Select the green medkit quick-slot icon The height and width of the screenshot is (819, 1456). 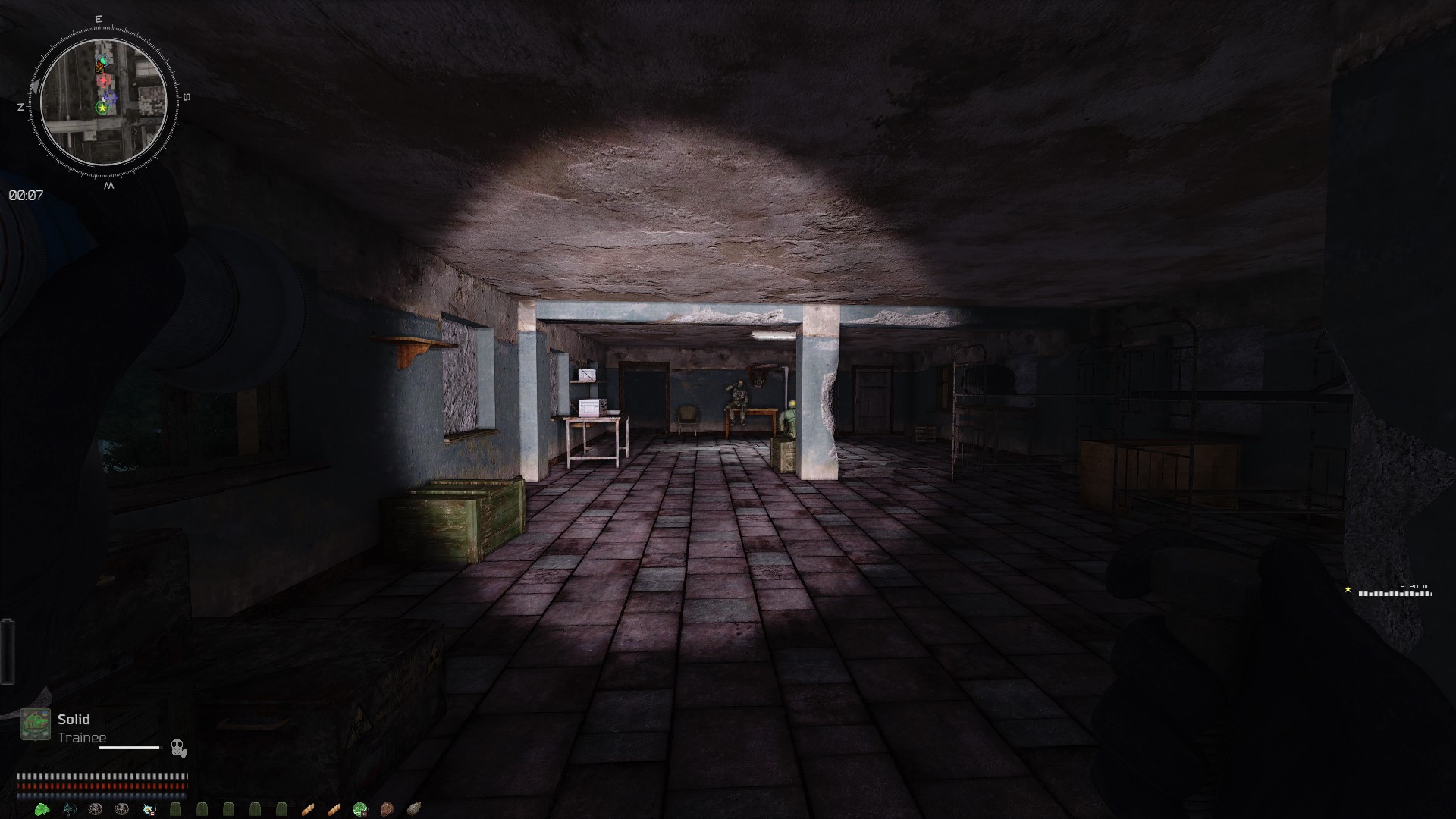(x=358, y=808)
